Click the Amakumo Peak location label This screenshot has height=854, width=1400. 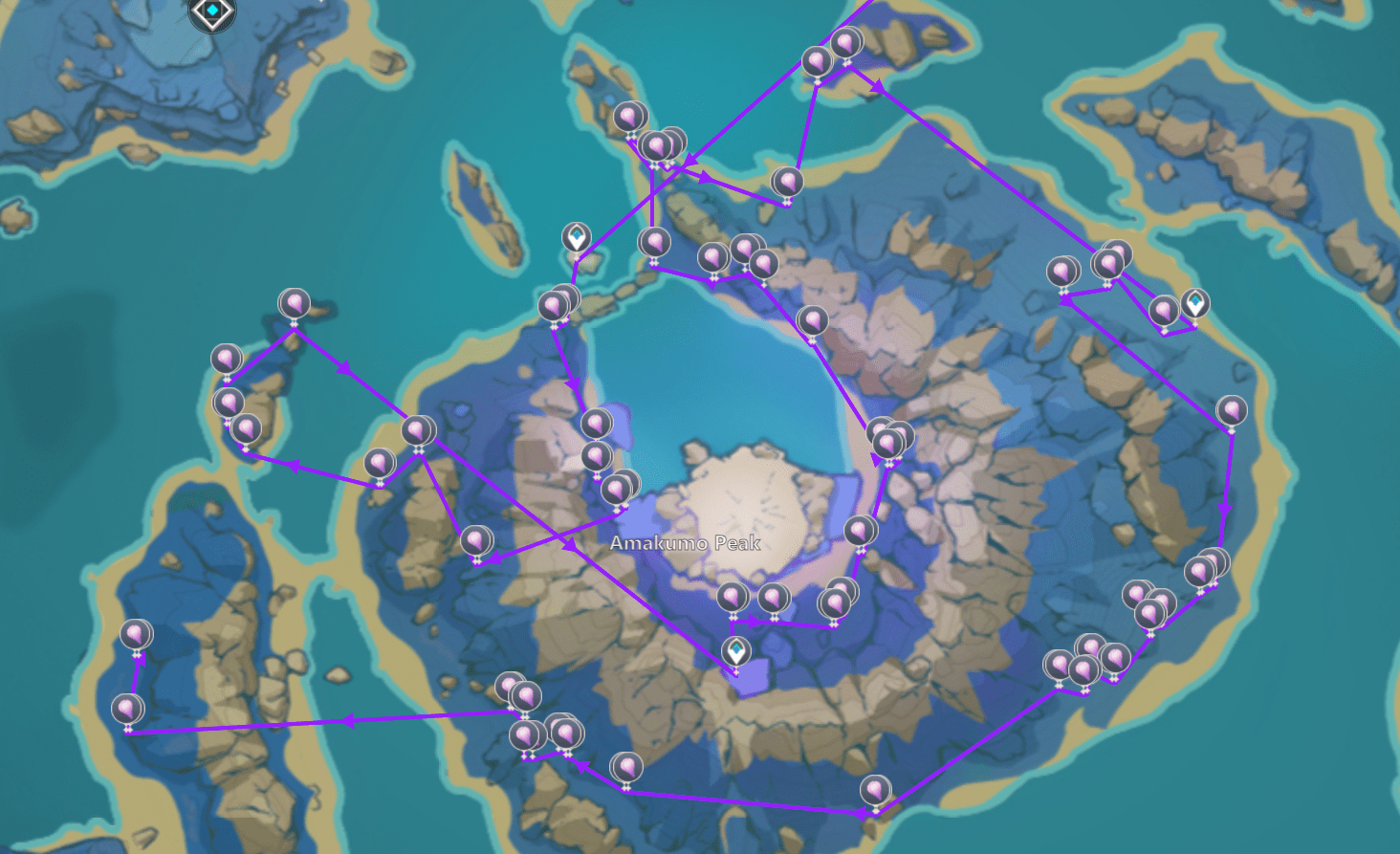click(684, 543)
